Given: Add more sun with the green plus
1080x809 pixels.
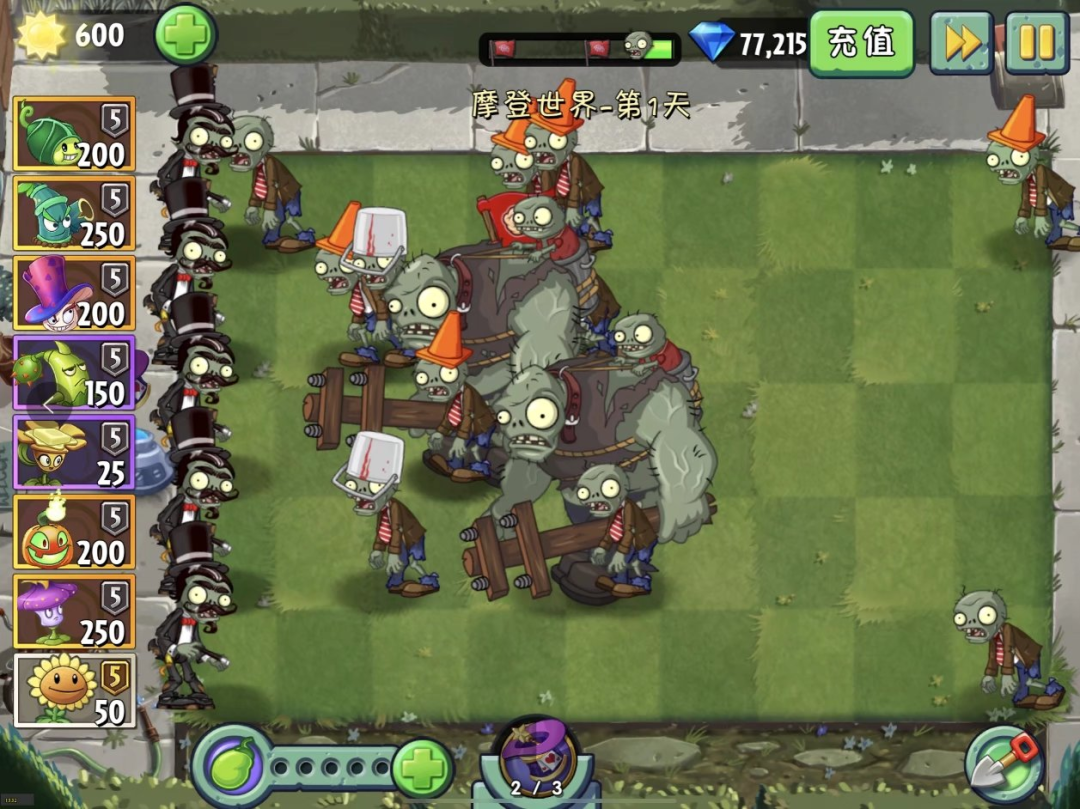Looking at the screenshot, I should [186, 34].
